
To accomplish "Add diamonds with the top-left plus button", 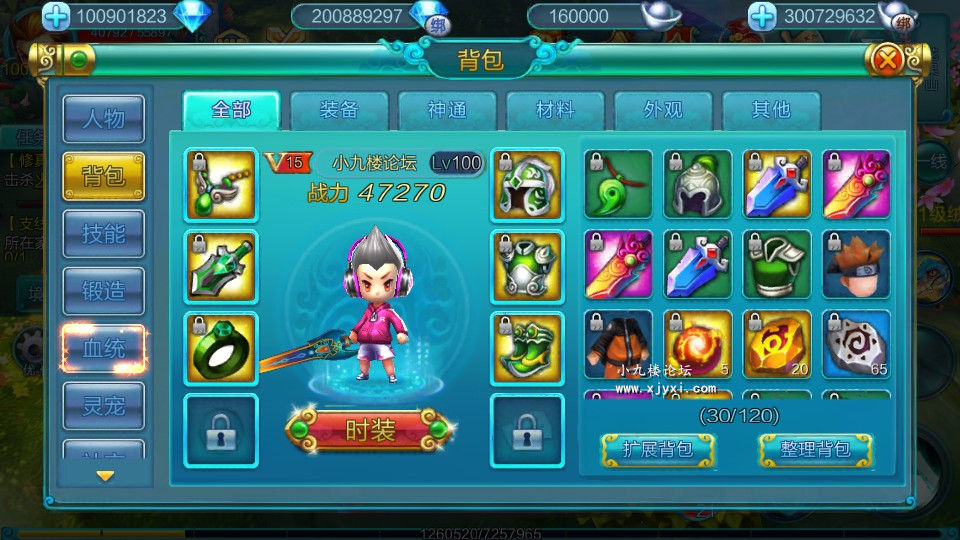I will [57, 16].
